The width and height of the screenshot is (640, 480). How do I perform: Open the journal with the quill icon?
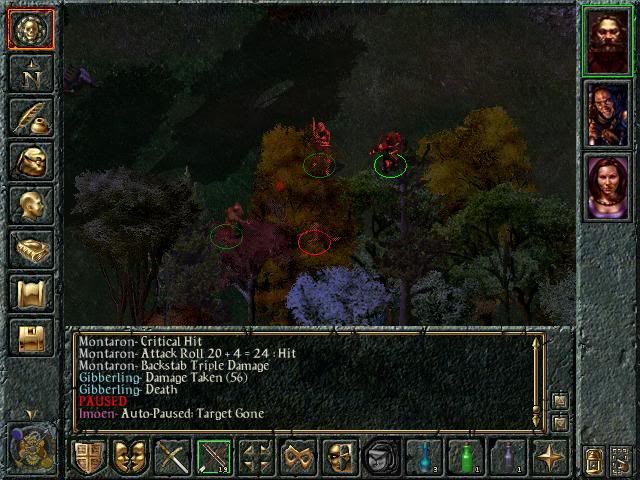[x=30, y=117]
